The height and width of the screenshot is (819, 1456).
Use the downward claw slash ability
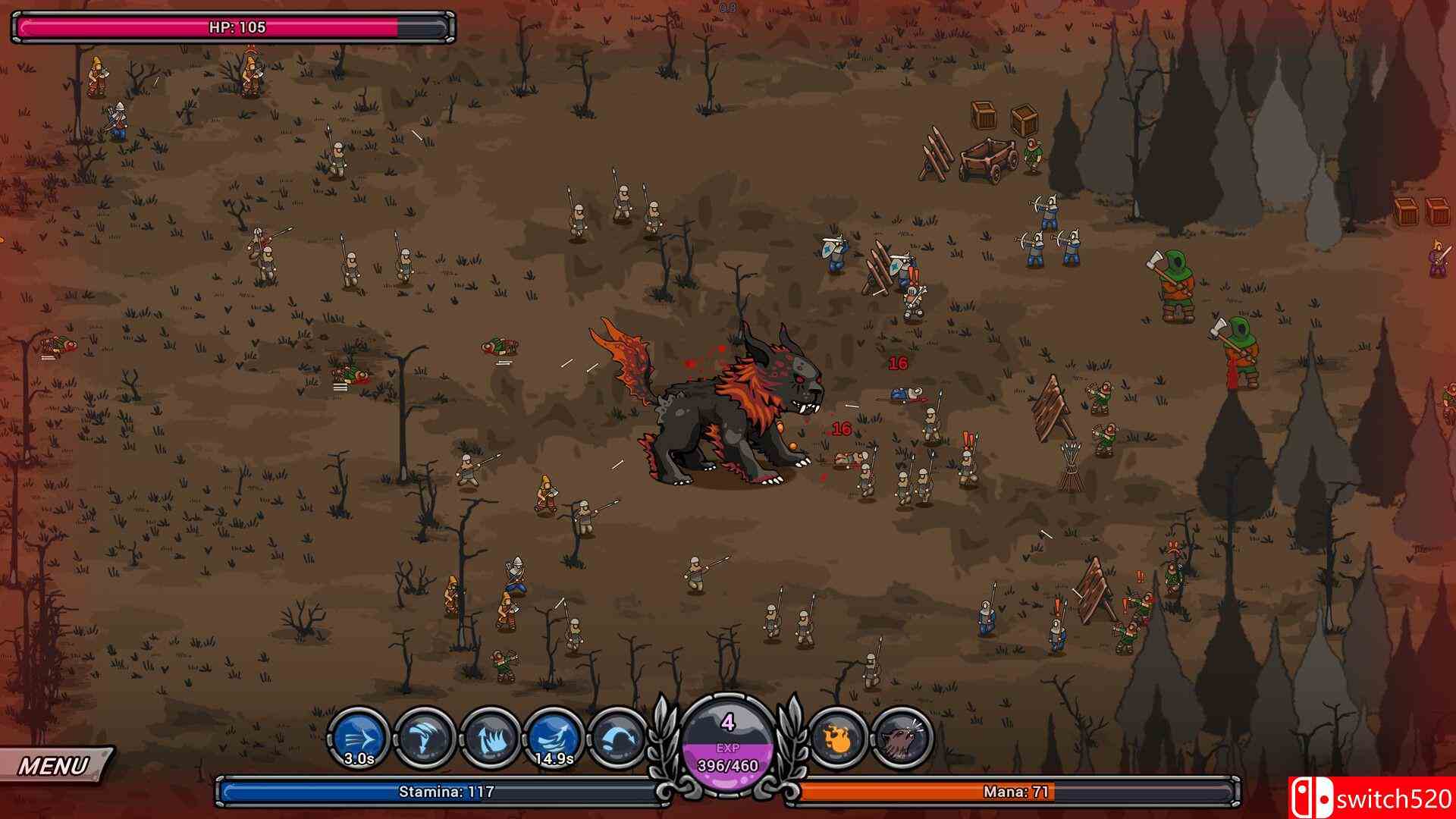(x=424, y=737)
